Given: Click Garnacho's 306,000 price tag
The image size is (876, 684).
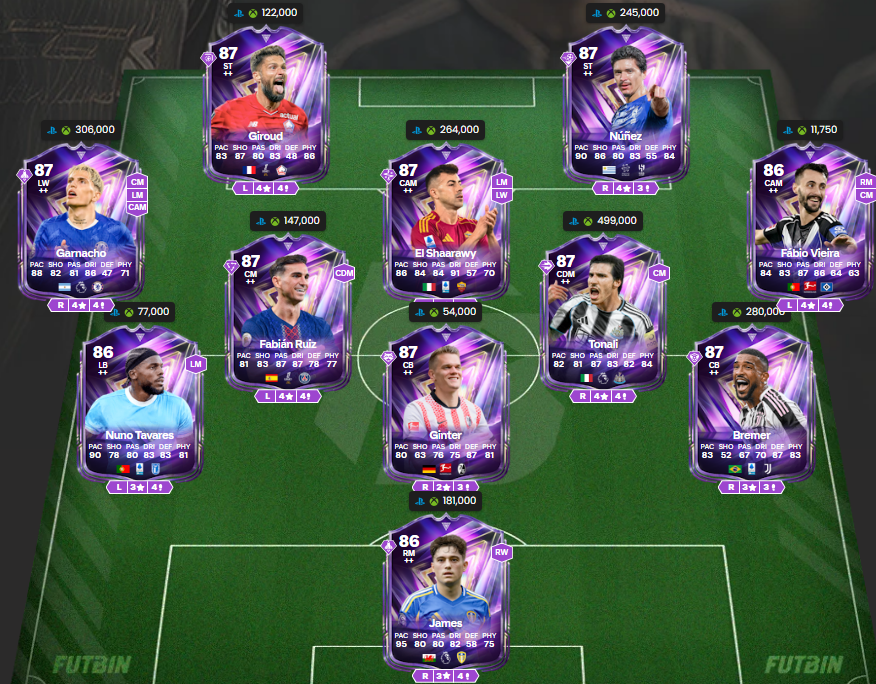Looking at the screenshot, I should coord(80,129).
